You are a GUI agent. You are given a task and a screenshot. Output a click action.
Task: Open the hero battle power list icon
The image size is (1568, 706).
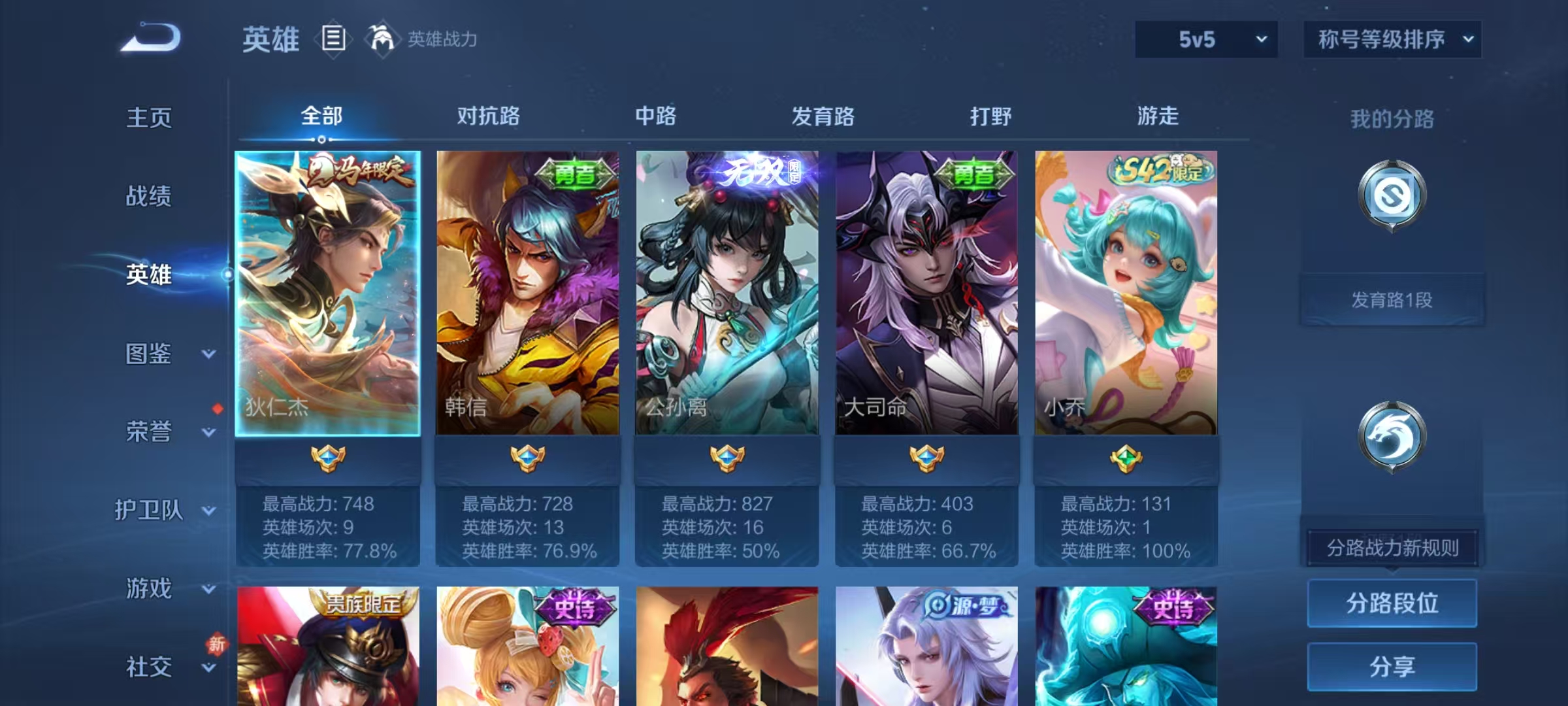(333, 39)
